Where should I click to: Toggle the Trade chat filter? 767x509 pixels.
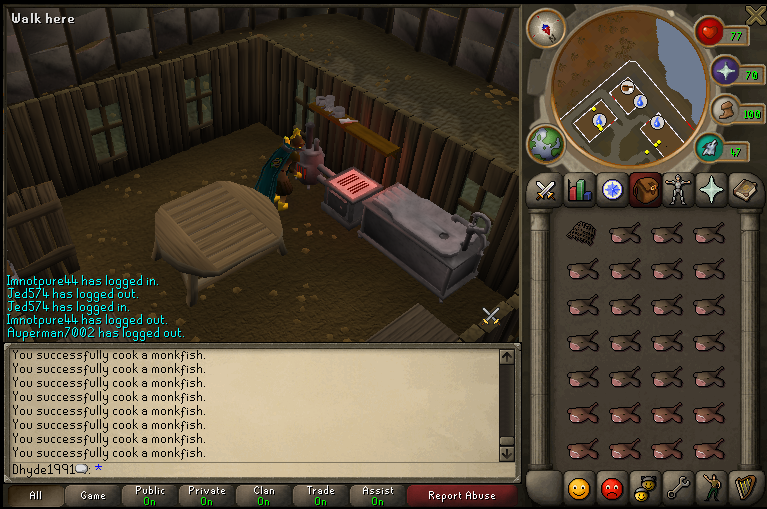(x=321, y=495)
